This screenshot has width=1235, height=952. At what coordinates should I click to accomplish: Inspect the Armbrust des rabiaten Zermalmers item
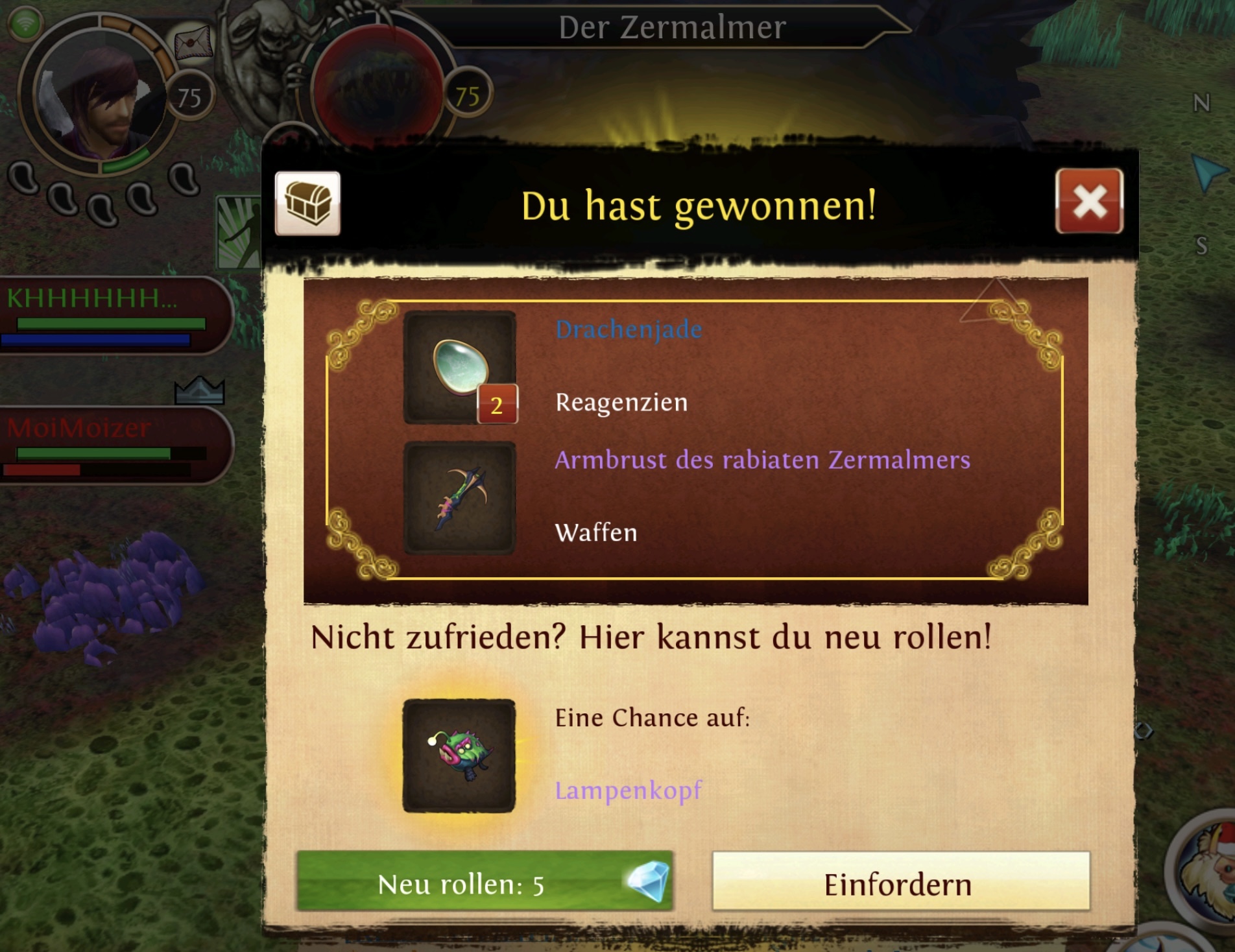coord(459,498)
